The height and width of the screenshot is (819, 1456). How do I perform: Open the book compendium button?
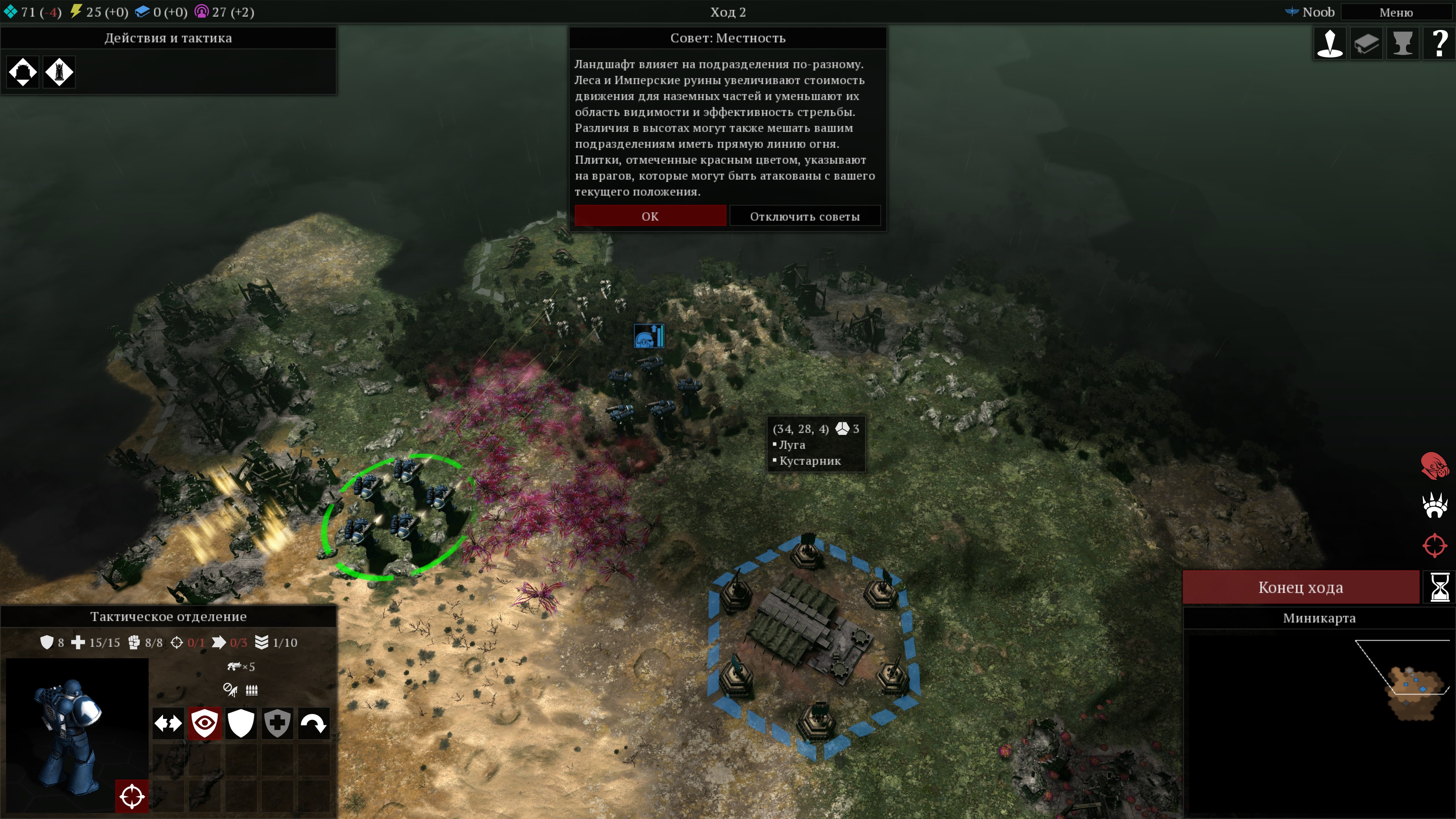point(1366,44)
